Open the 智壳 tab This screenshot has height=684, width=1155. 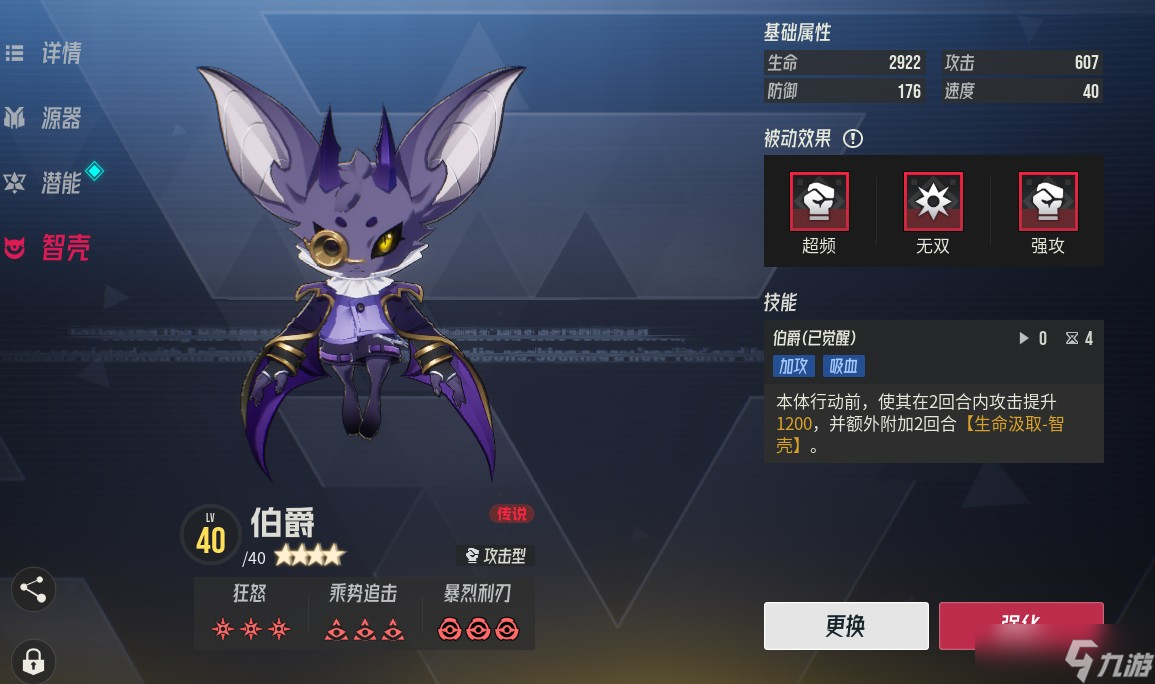tap(47, 248)
